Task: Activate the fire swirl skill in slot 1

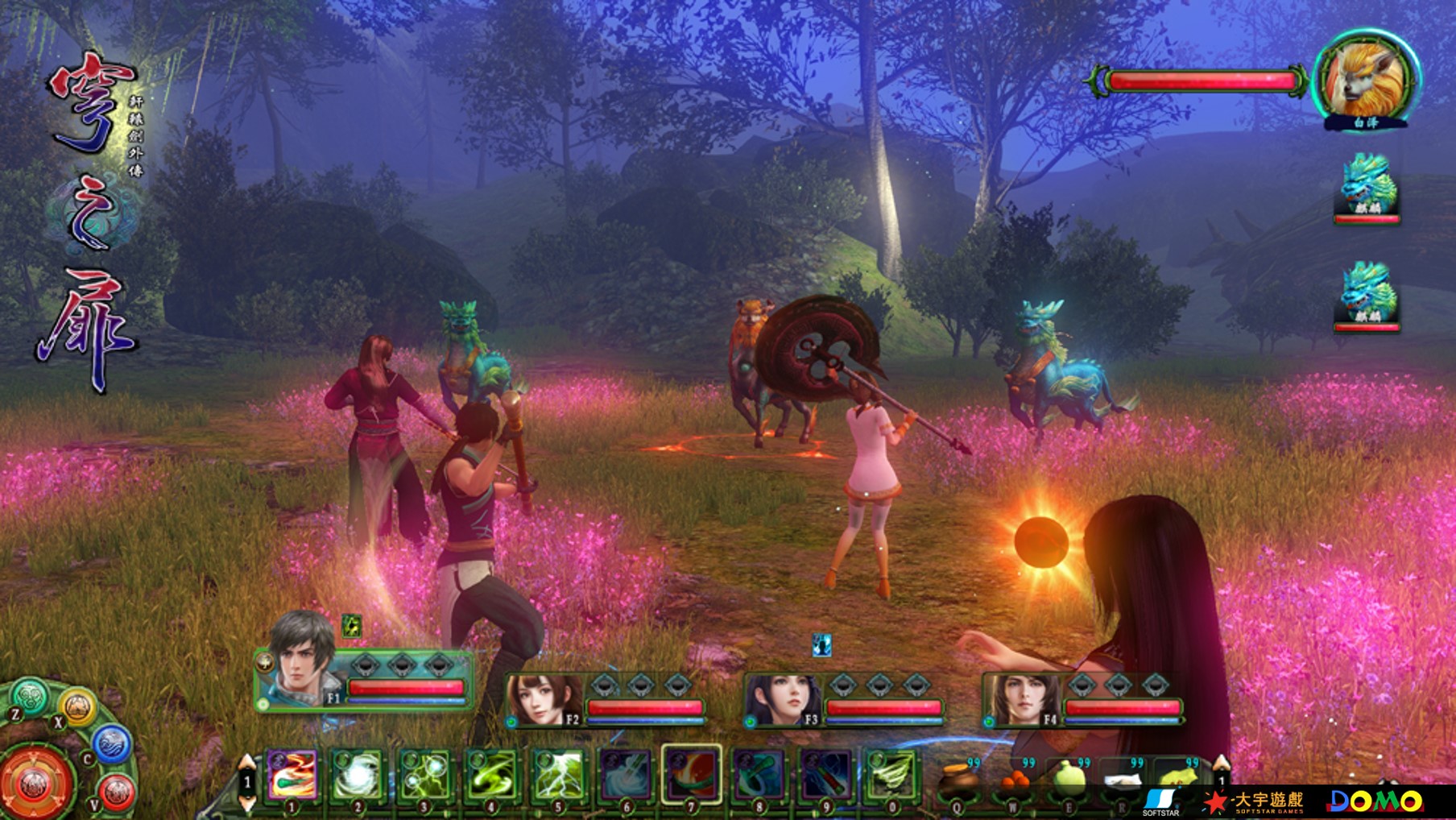Action: [292, 773]
